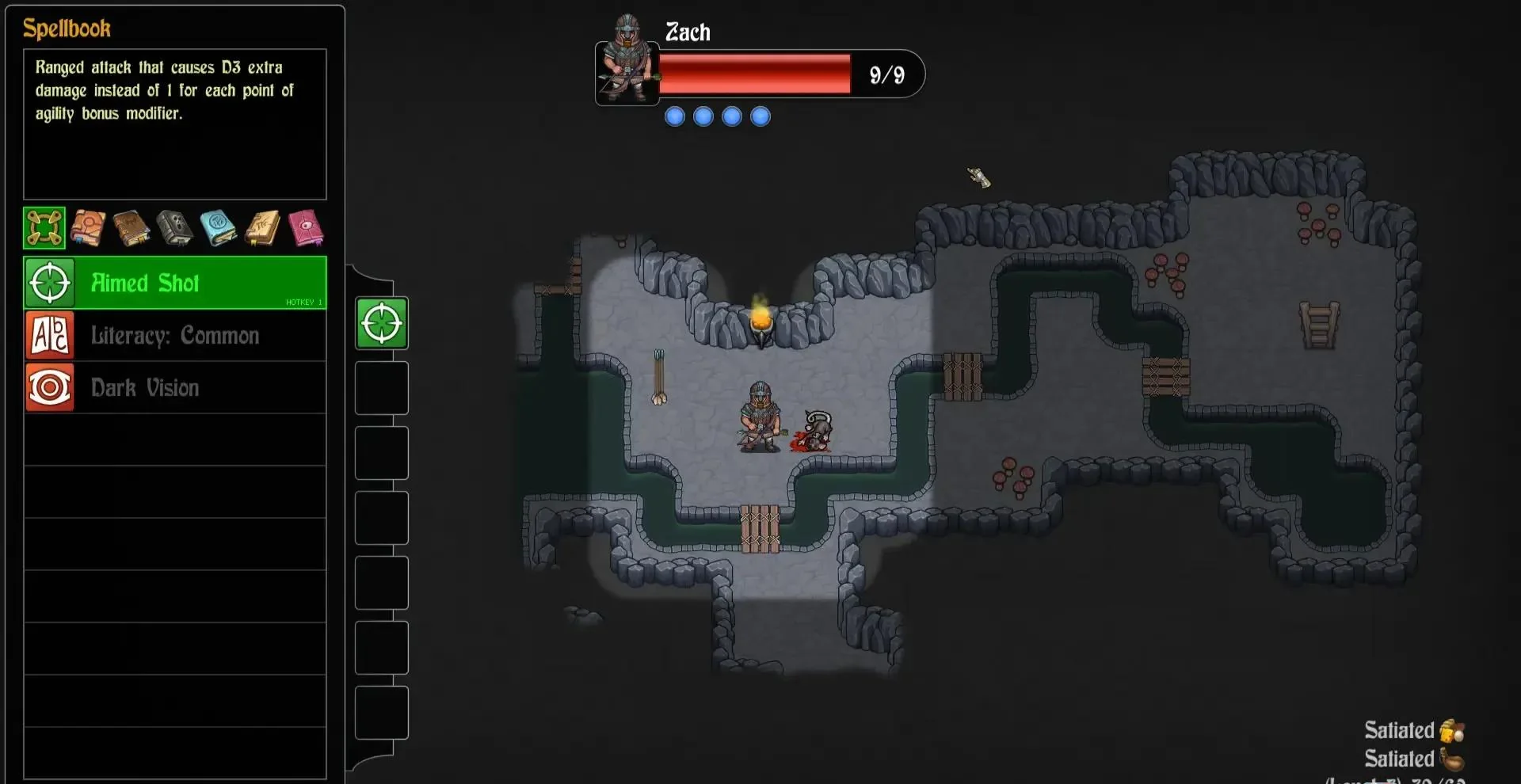Select the green skills category tab
Viewport: 1521px width, 784px height.
pyautogui.click(x=44, y=228)
